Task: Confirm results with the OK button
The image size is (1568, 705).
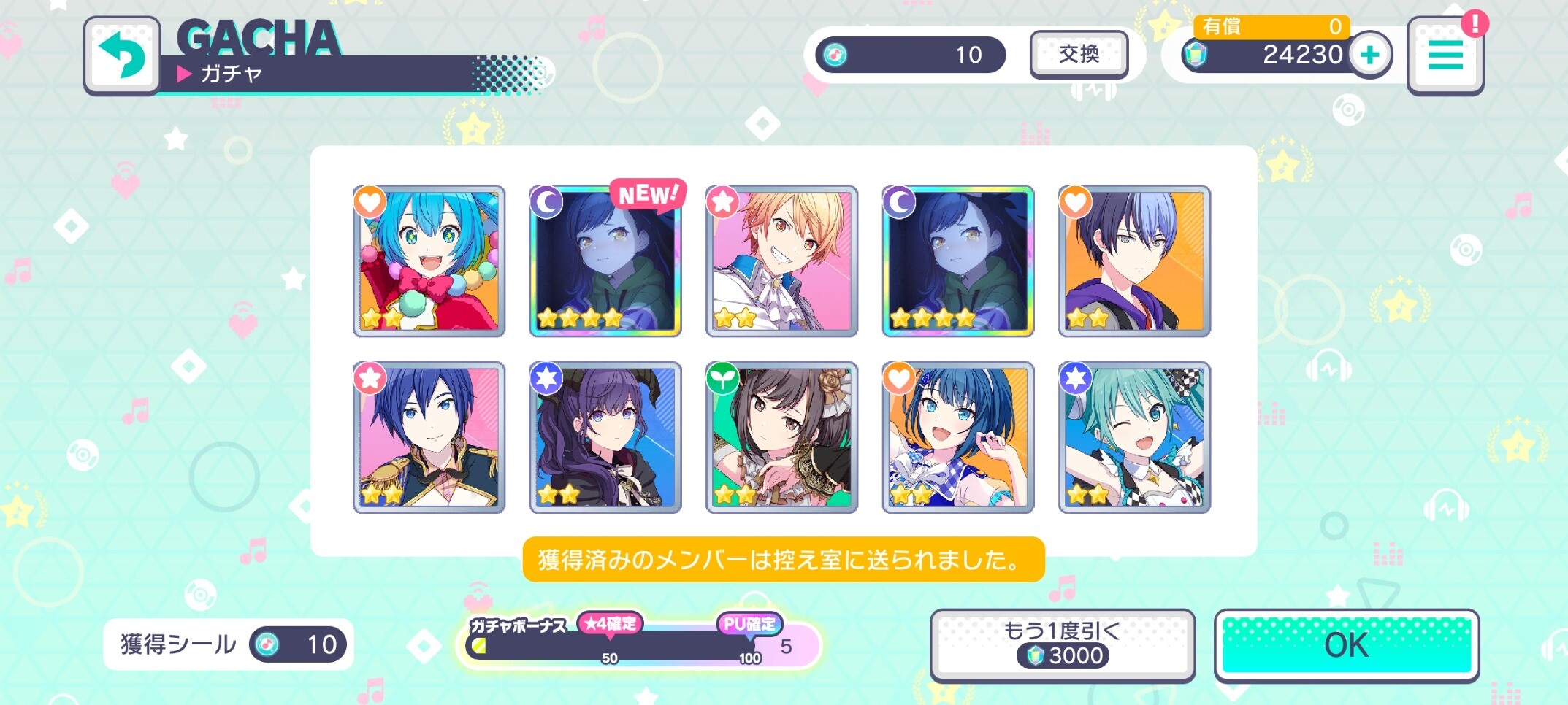Action: click(x=1346, y=645)
